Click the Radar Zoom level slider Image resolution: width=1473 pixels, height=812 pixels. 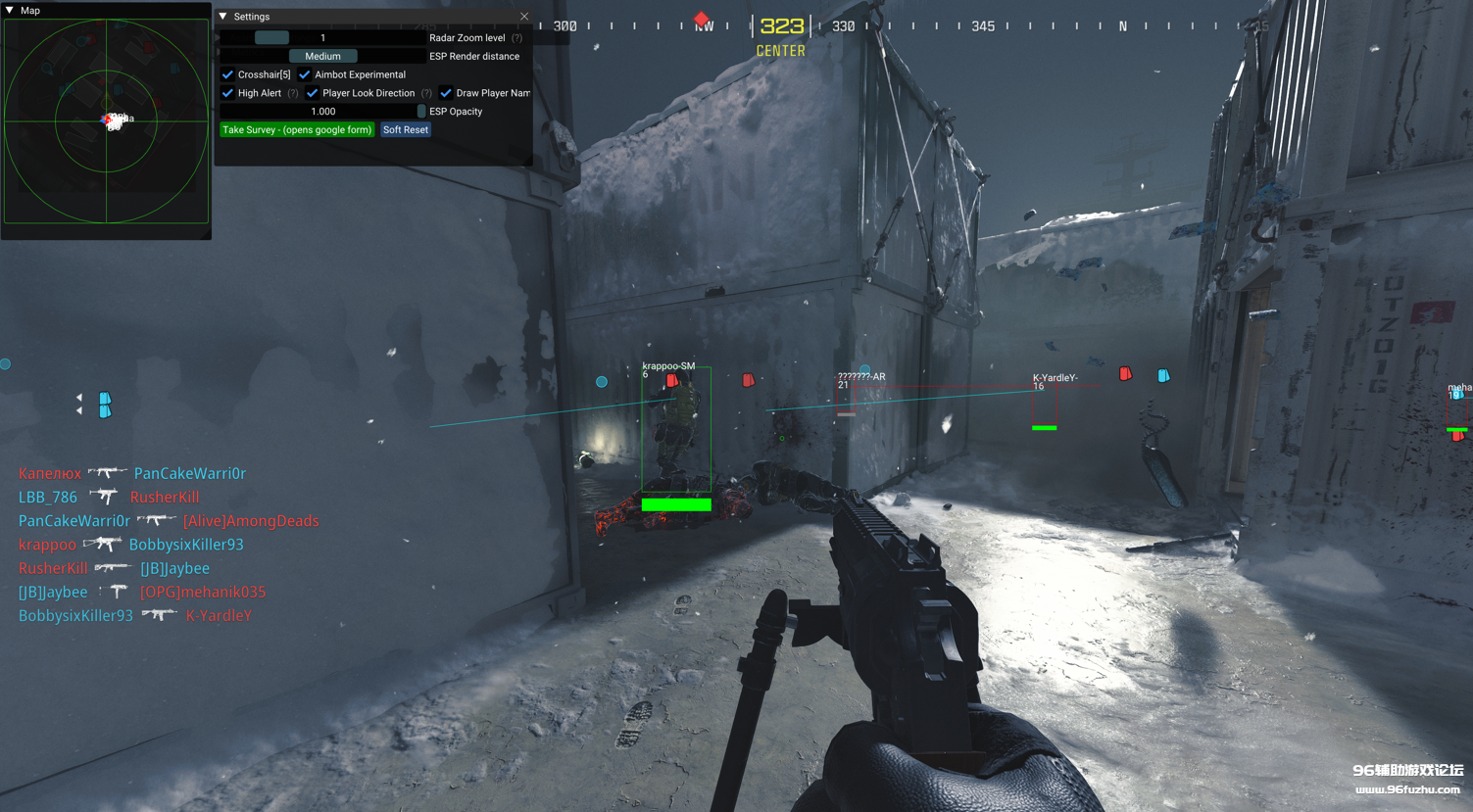tap(322, 38)
